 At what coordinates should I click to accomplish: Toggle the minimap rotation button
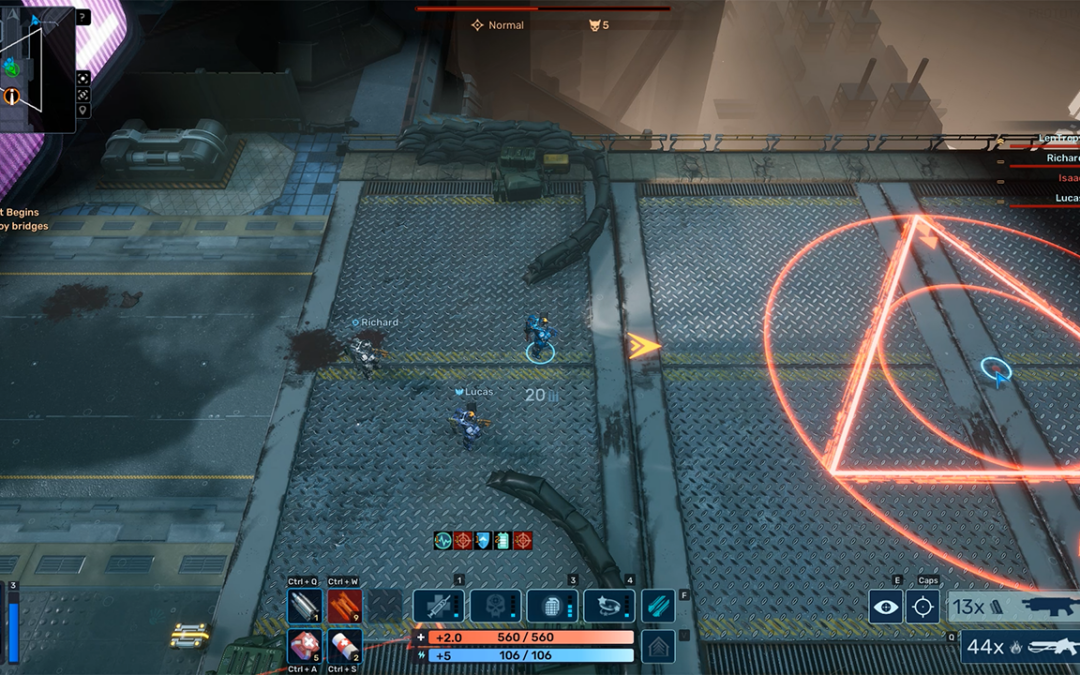[83, 94]
